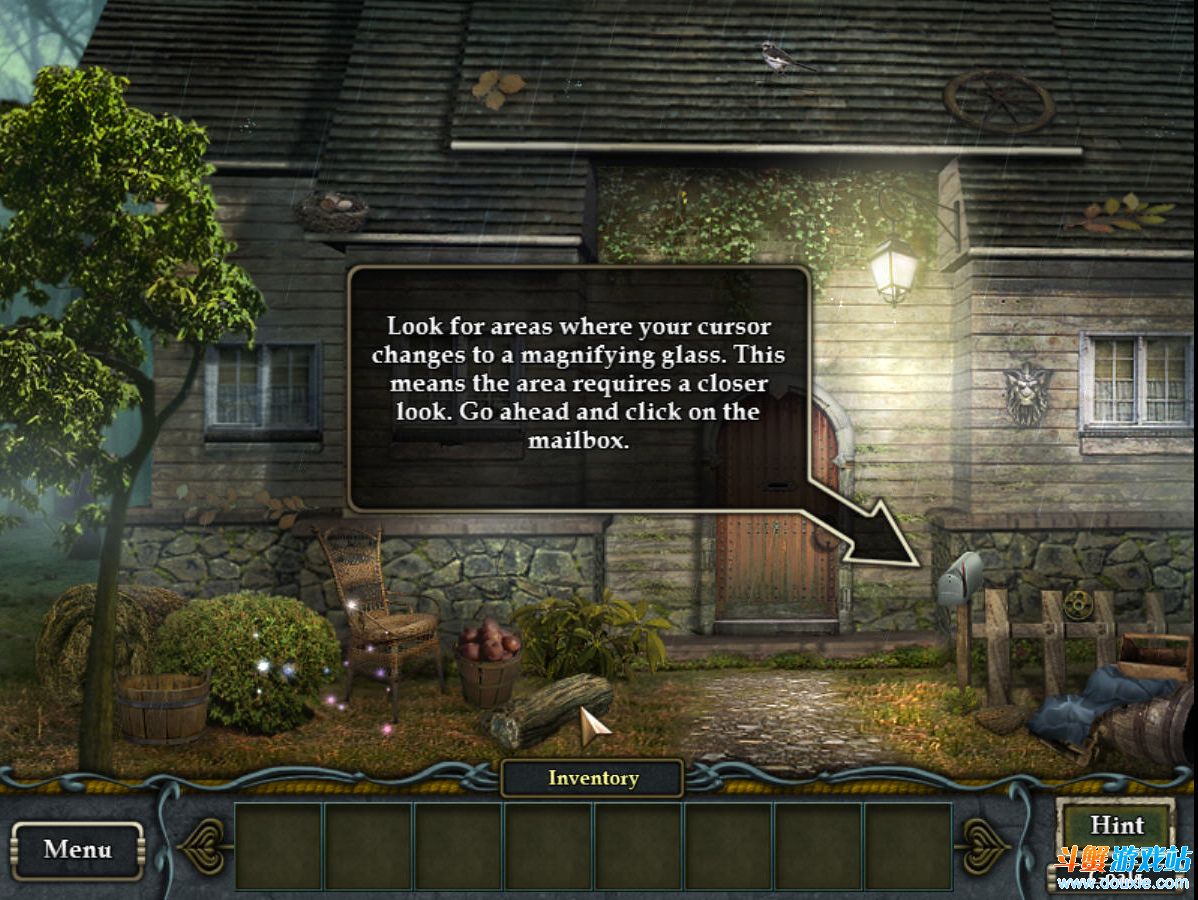The image size is (1198, 900).
Task: Click the Inventory label tab
Action: click(592, 778)
